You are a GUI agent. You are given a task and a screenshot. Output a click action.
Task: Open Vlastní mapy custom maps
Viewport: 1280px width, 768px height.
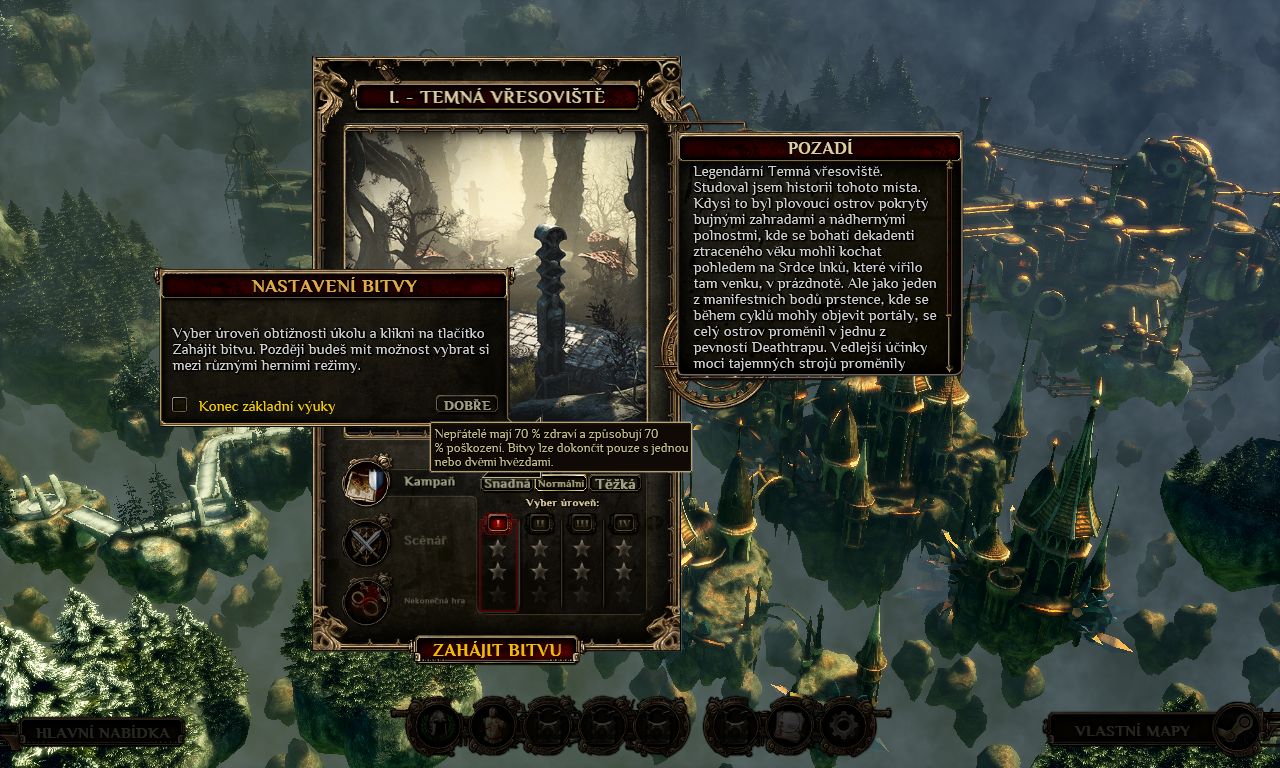click(x=1132, y=731)
